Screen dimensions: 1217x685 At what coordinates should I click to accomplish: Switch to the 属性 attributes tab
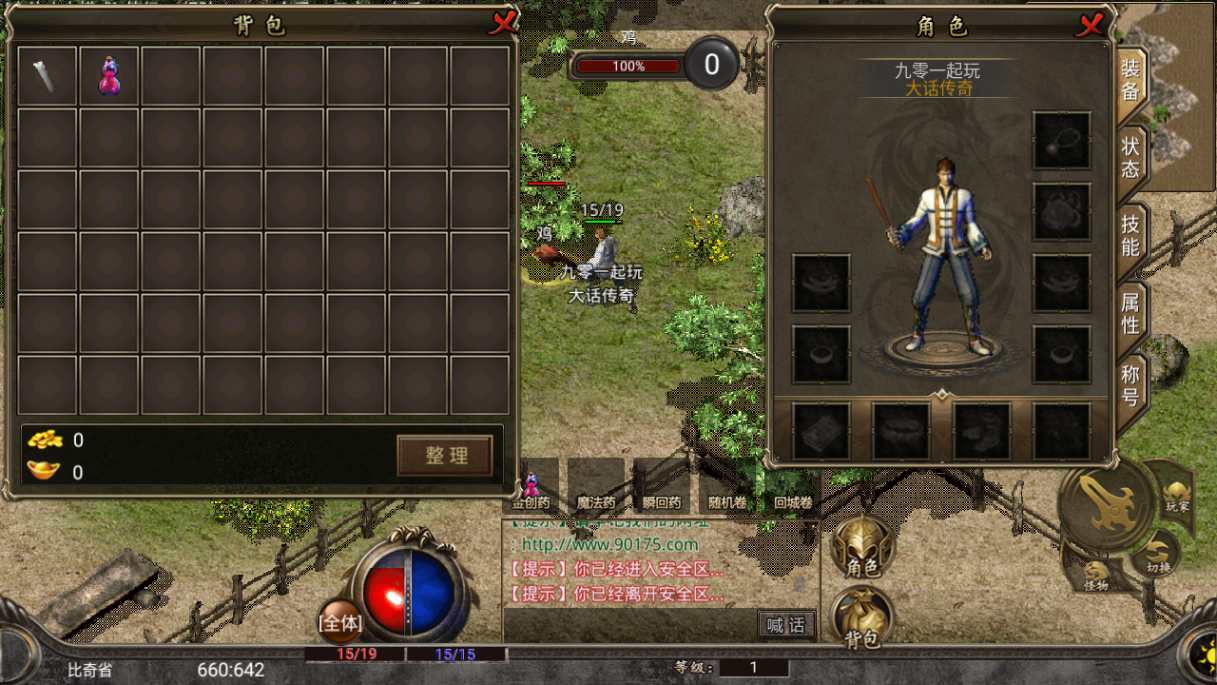[1130, 312]
